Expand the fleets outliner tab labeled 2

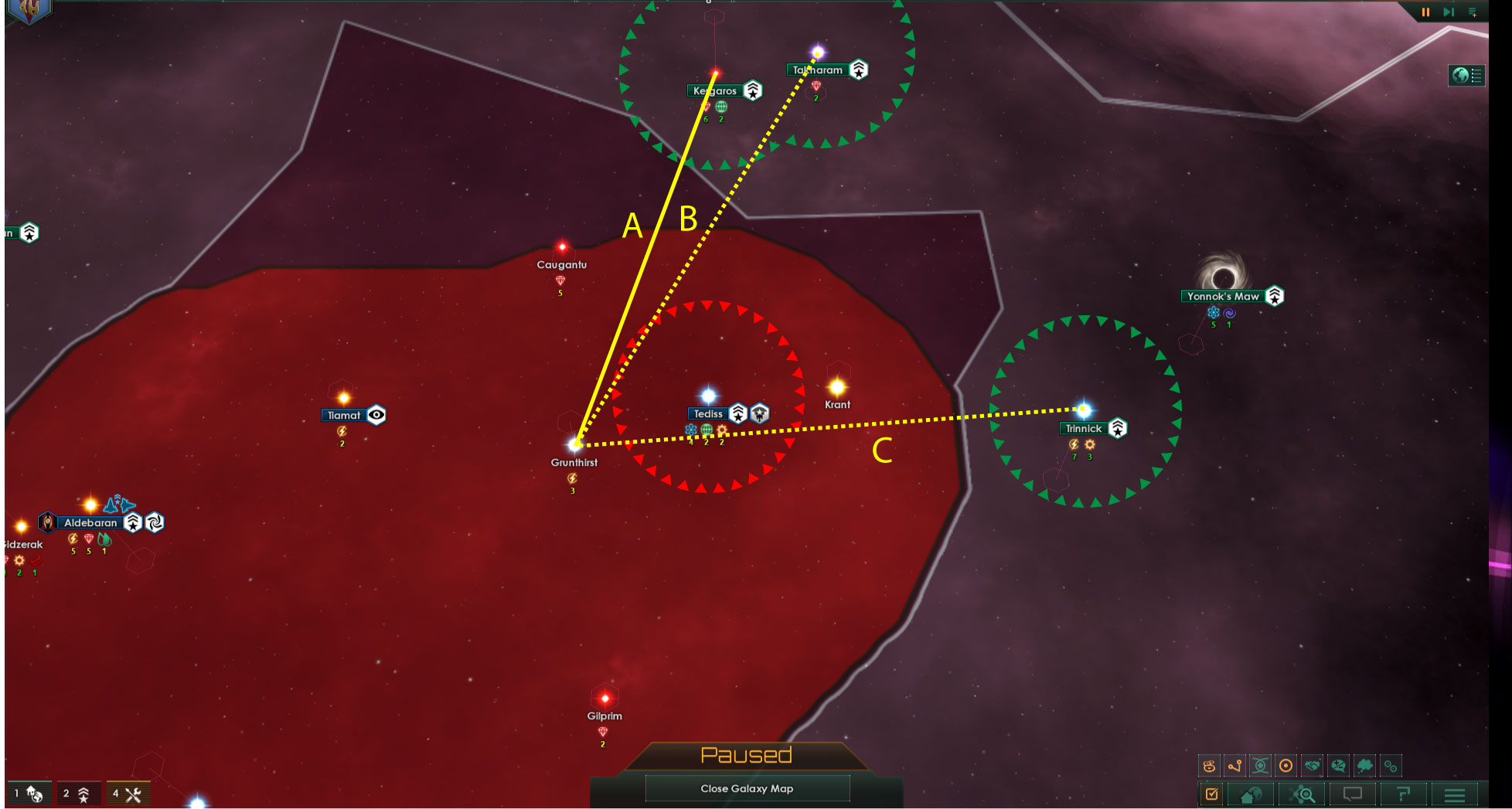76,793
